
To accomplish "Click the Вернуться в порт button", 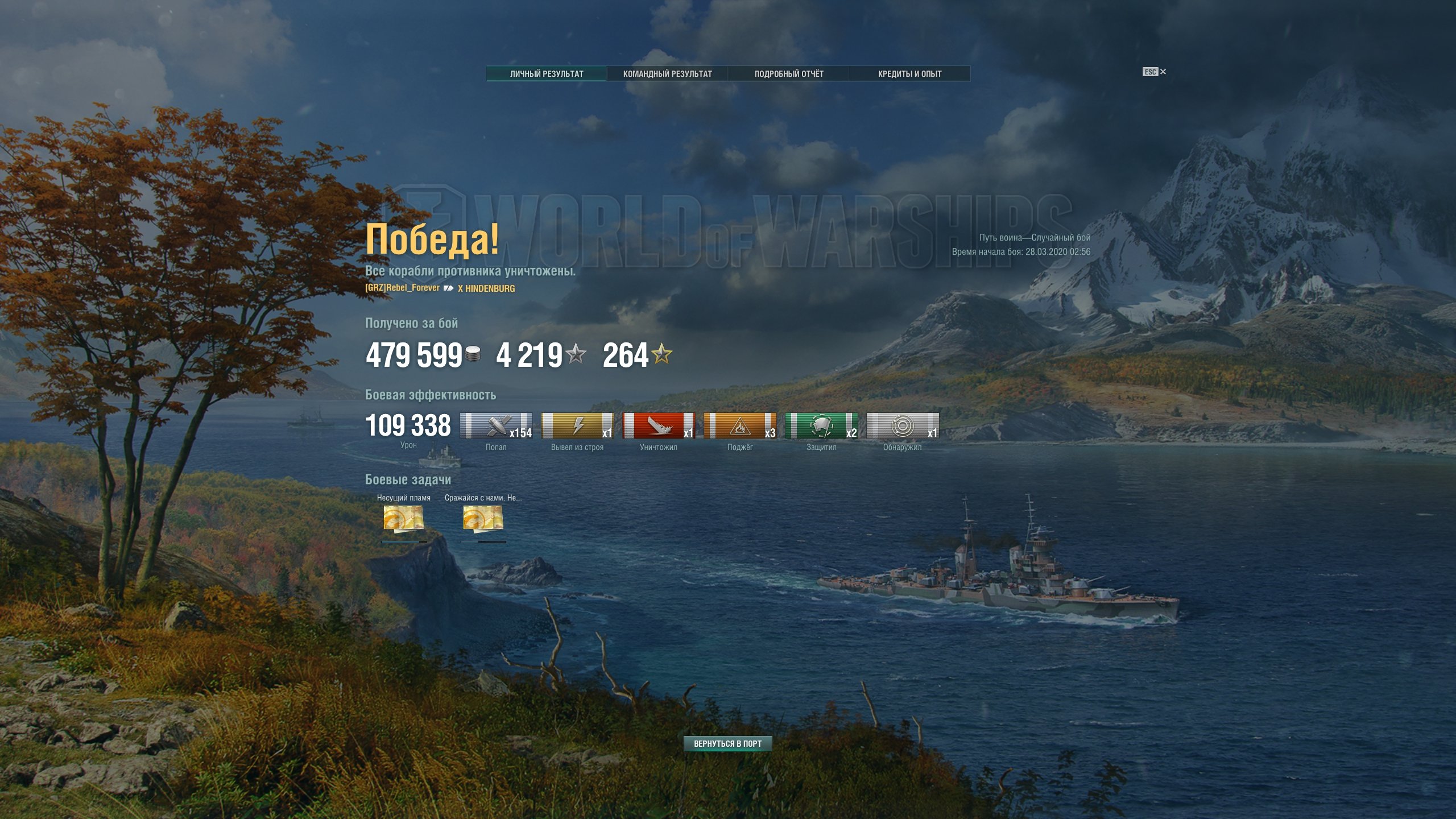I will 727,743.
